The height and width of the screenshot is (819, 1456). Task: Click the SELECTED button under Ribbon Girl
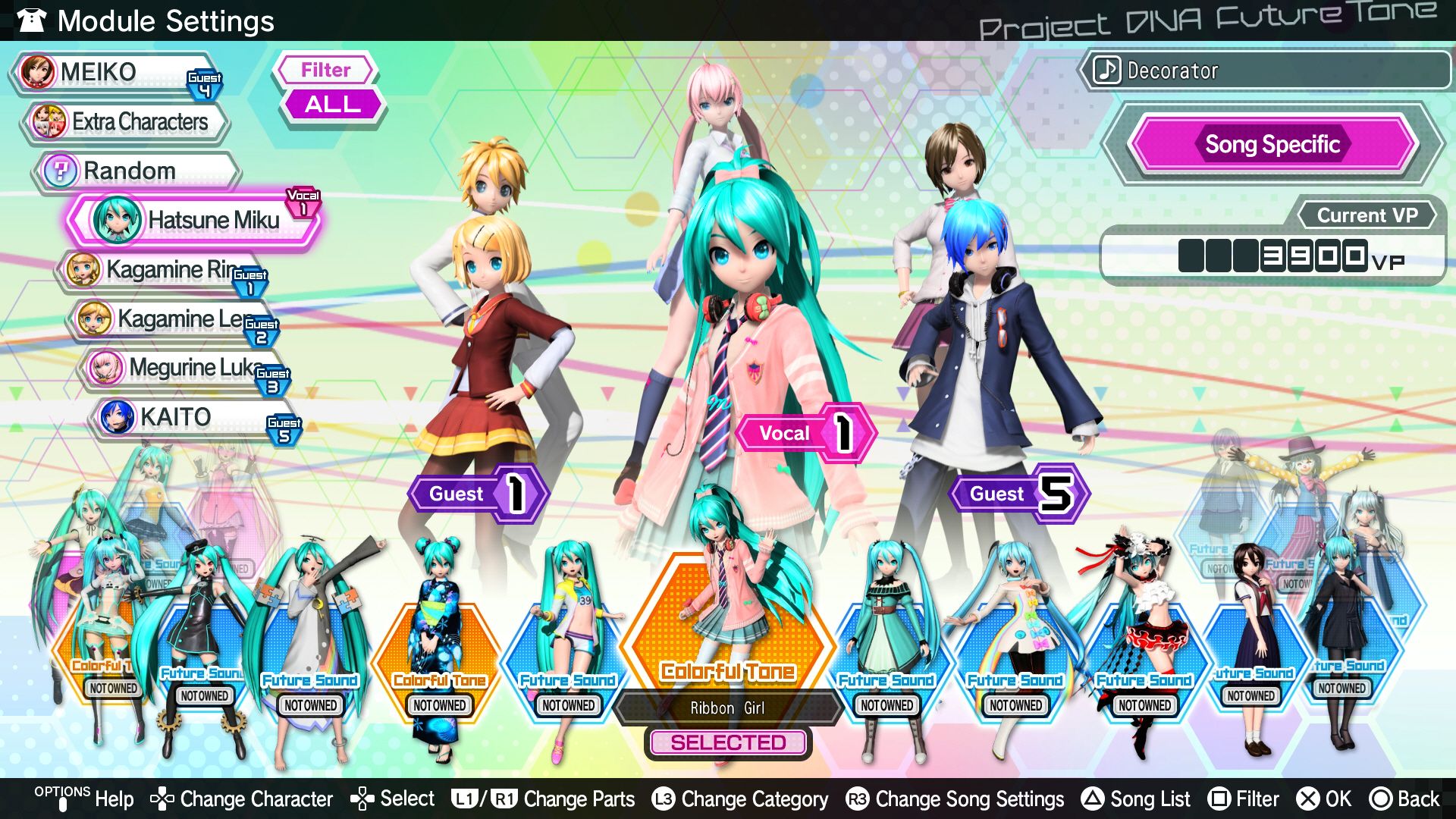(x=727, y=742)
